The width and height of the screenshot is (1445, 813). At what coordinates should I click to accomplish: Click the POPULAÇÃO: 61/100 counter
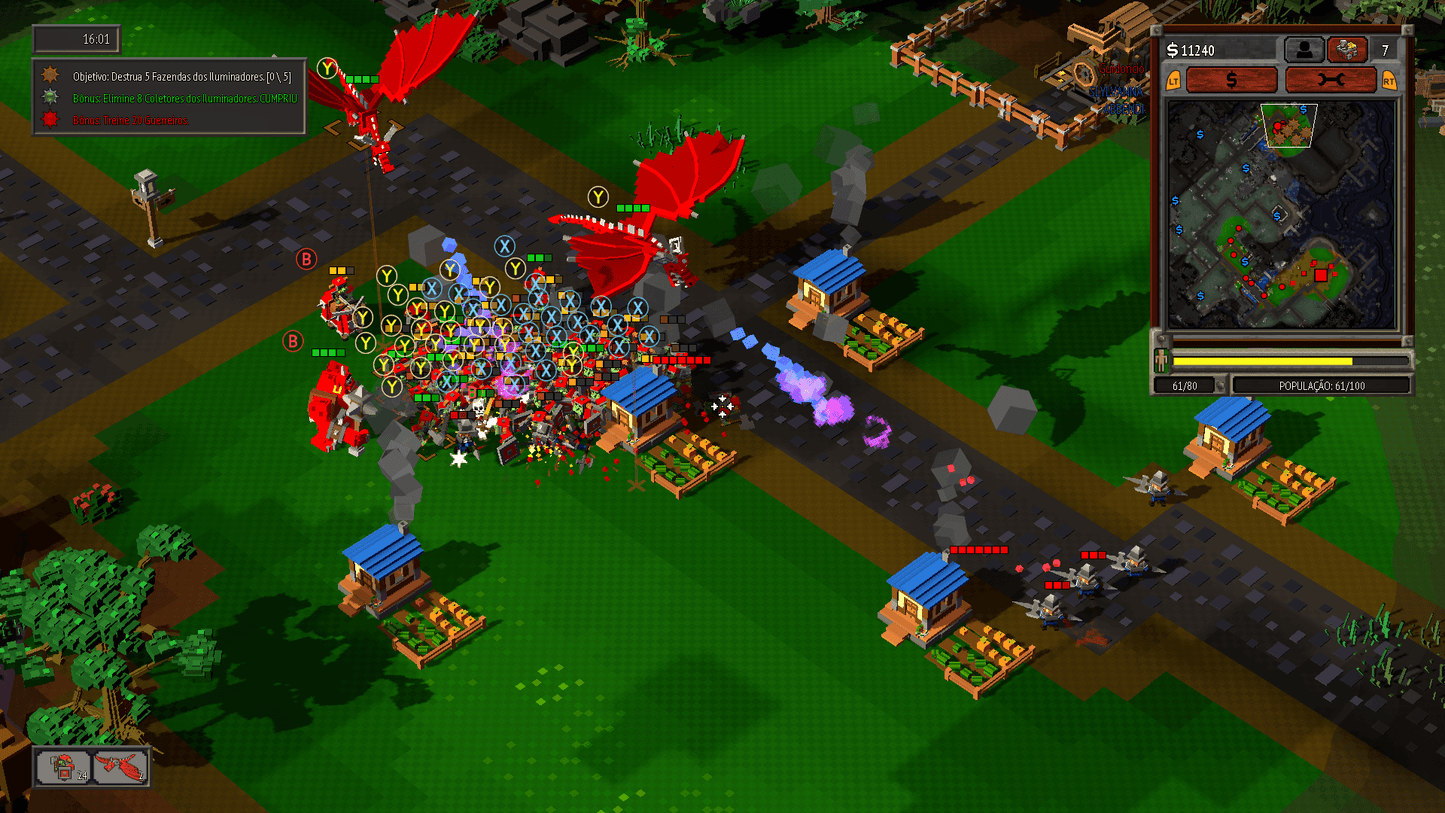[x=1321, y=384]
